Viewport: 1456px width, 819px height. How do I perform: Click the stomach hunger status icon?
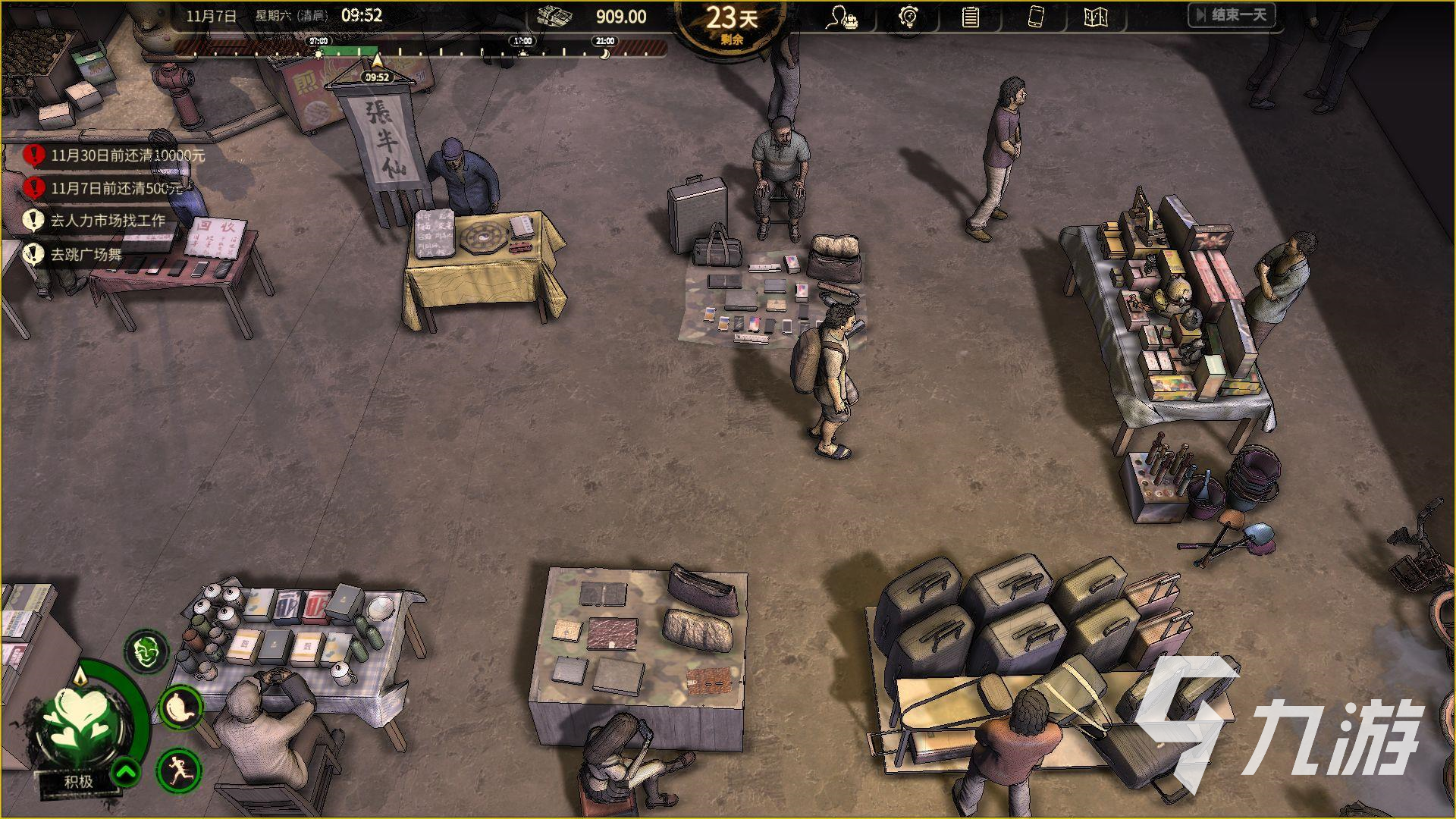[x=180, y=707]
